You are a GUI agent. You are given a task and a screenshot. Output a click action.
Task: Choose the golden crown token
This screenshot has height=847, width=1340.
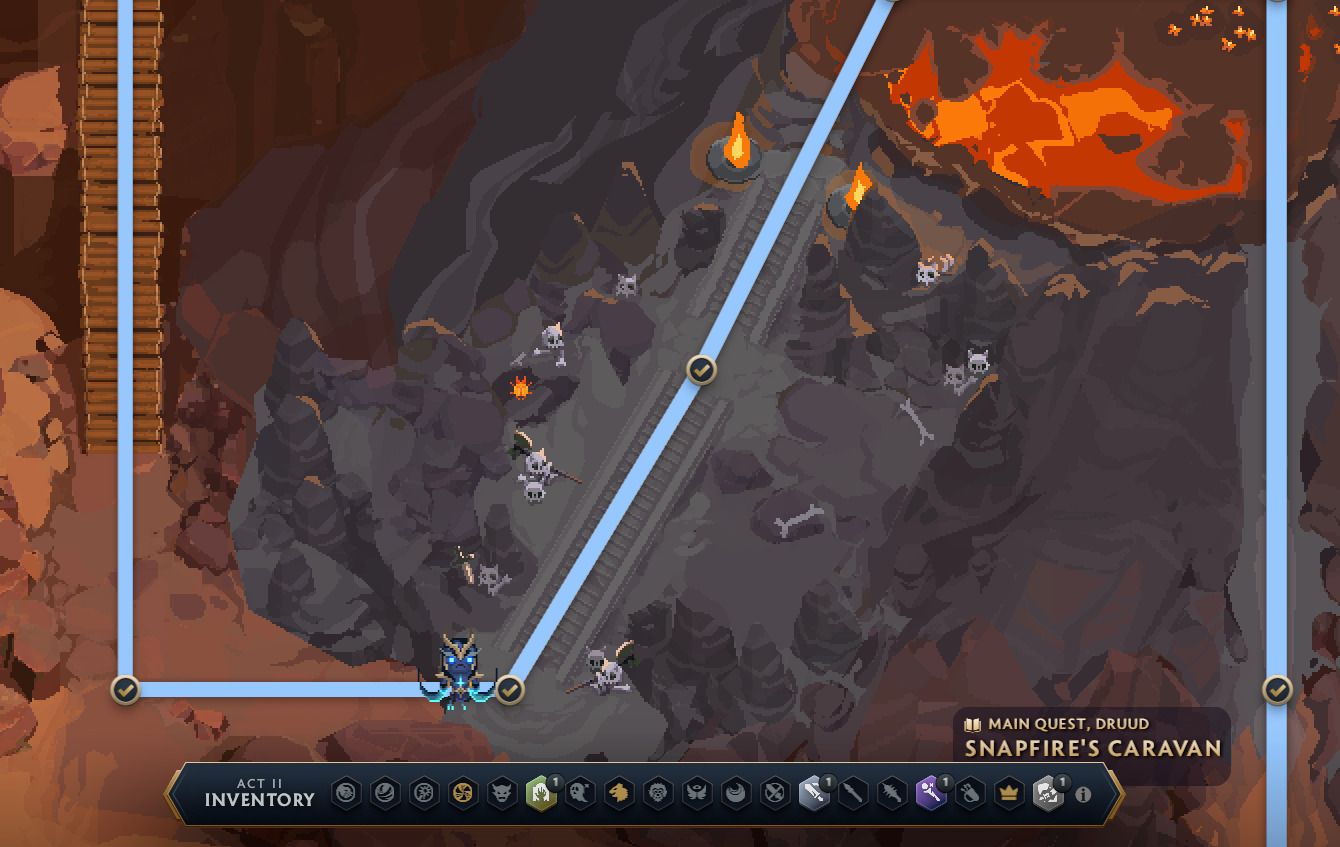point(1008,795)
